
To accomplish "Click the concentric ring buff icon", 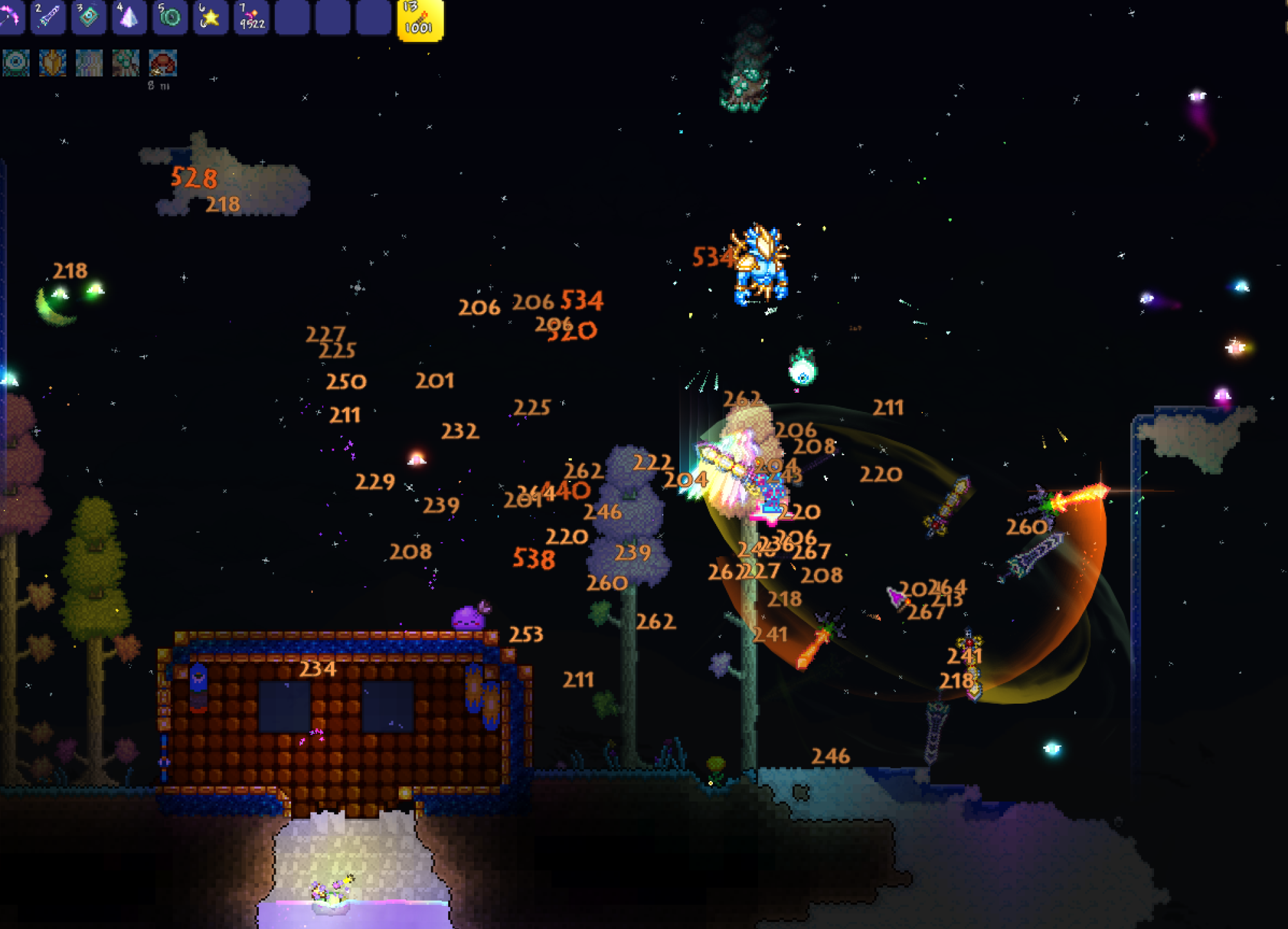I will coord(16,63).
